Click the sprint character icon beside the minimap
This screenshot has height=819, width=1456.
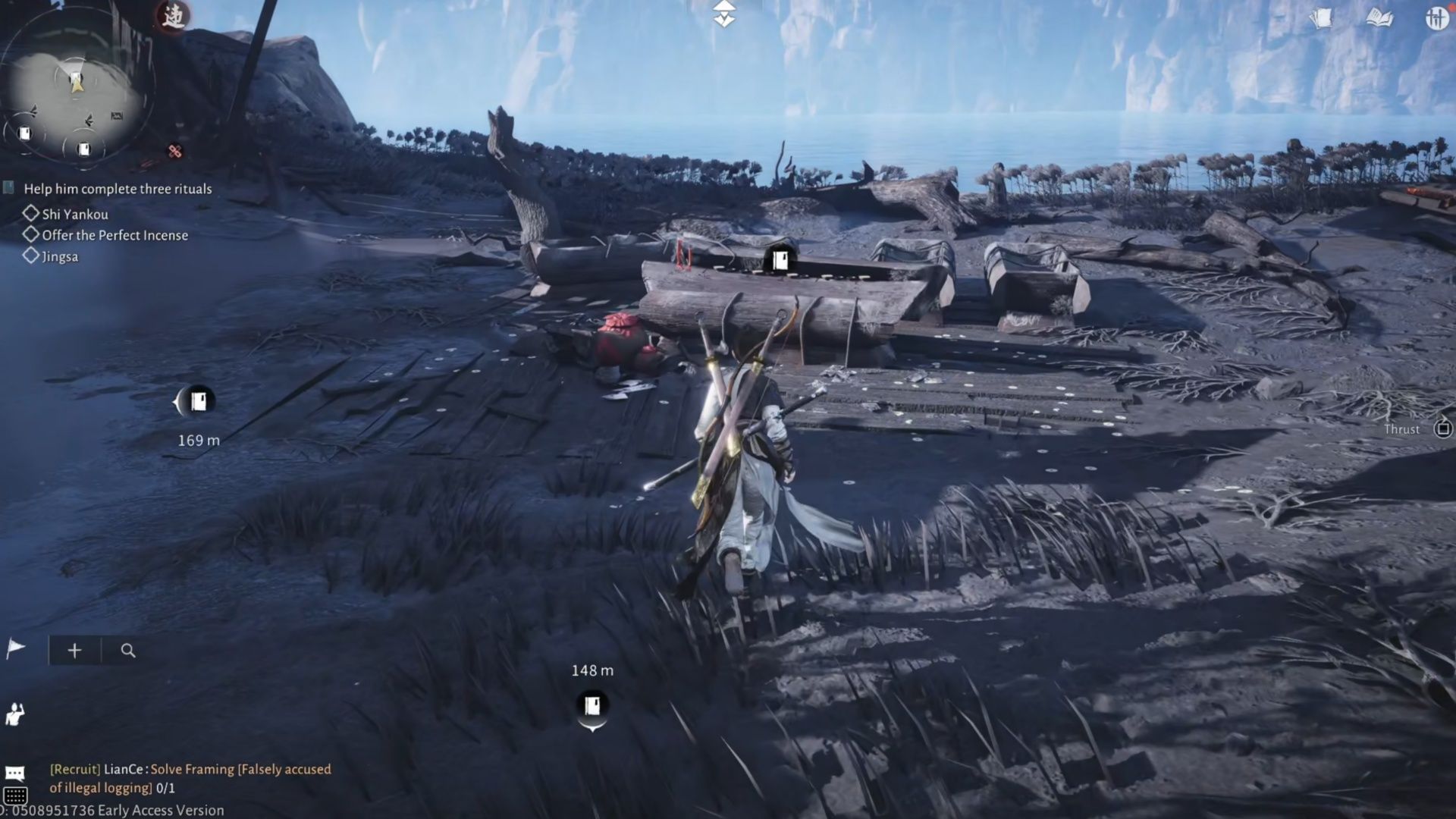click(173, 17)
